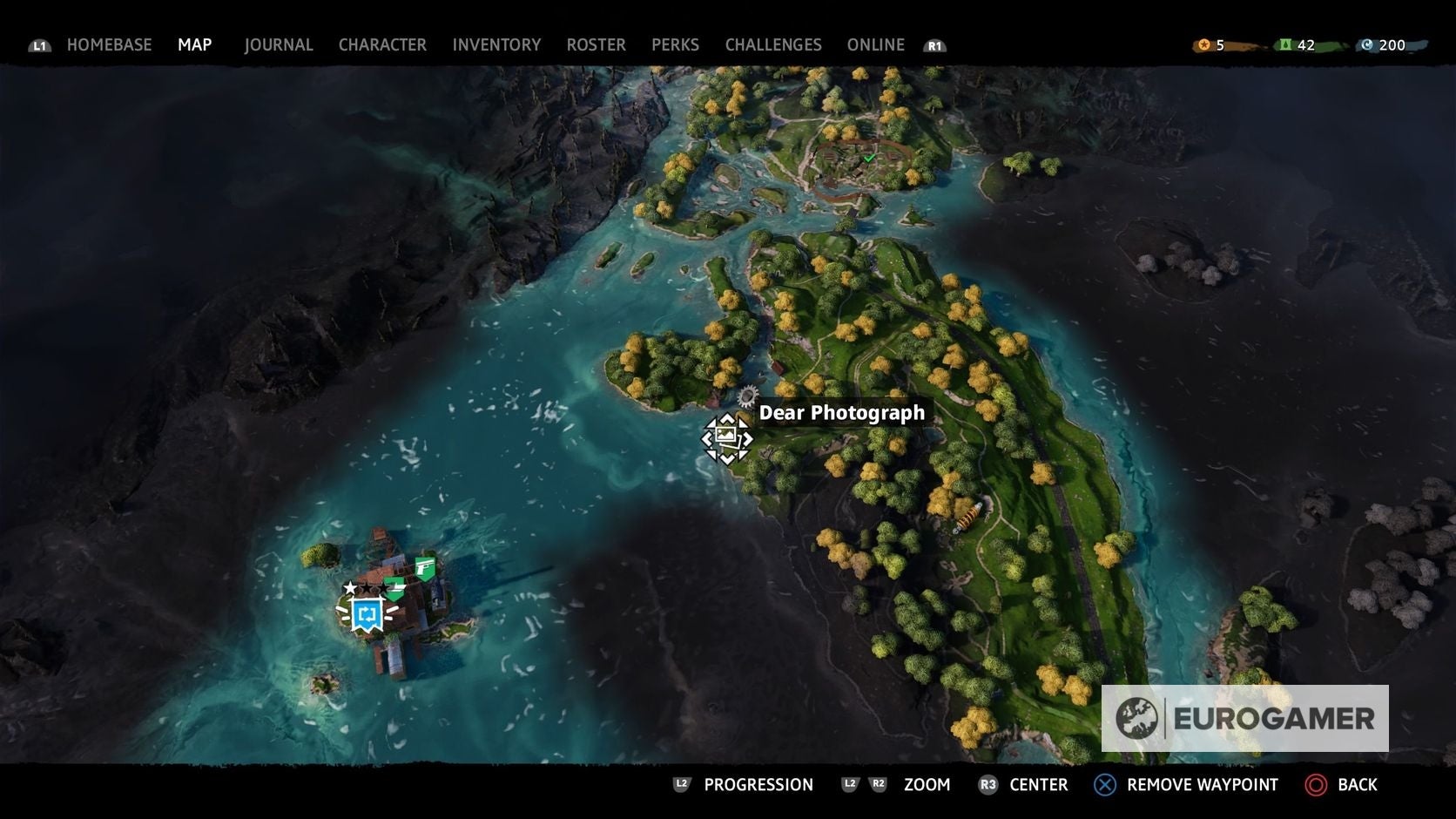This screenshot has height=819, width=1456.
Task: Switch to the Inventory tab
Action: coord(496,44)
